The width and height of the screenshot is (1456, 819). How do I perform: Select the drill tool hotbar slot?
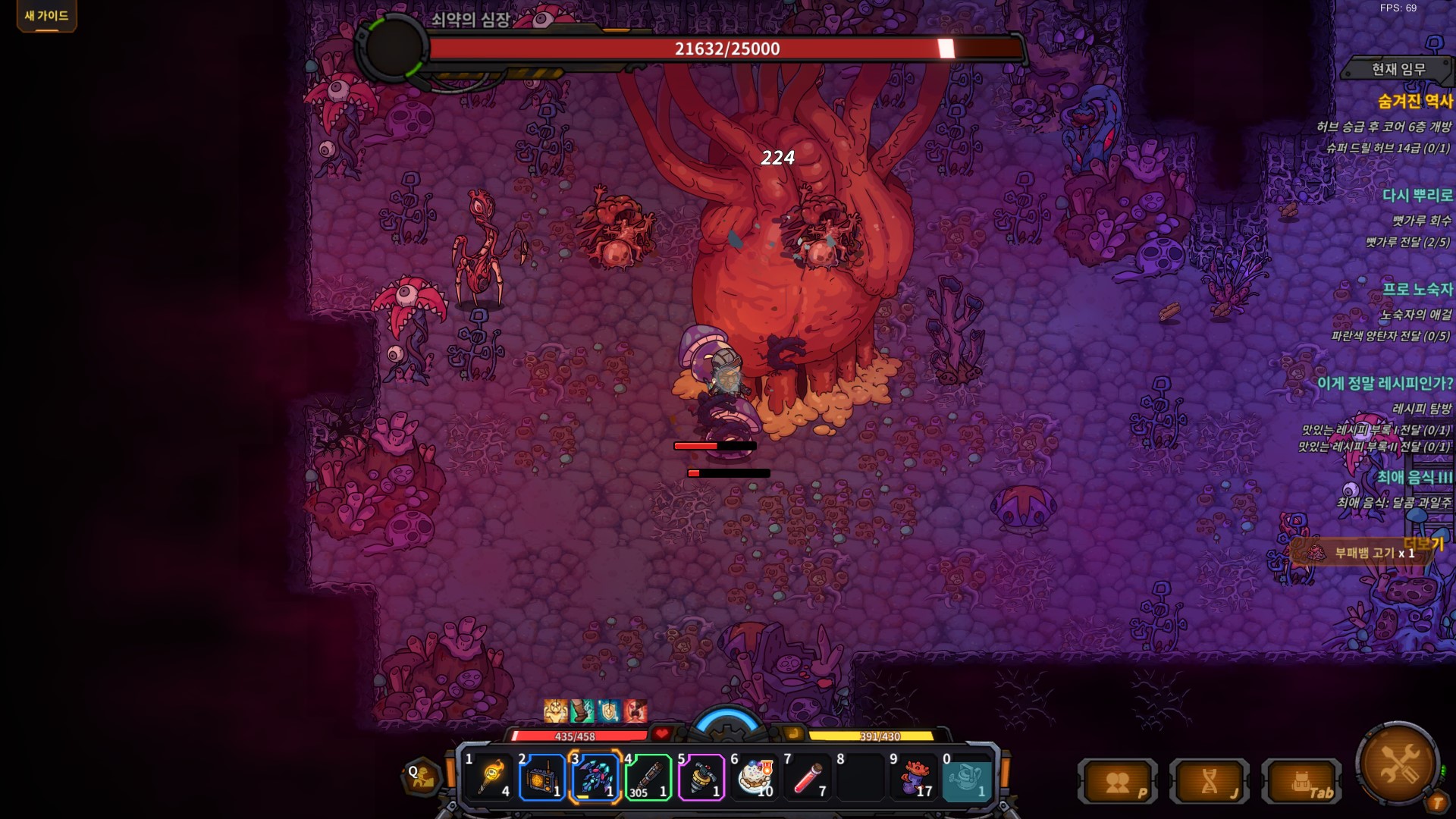[701, 777]
